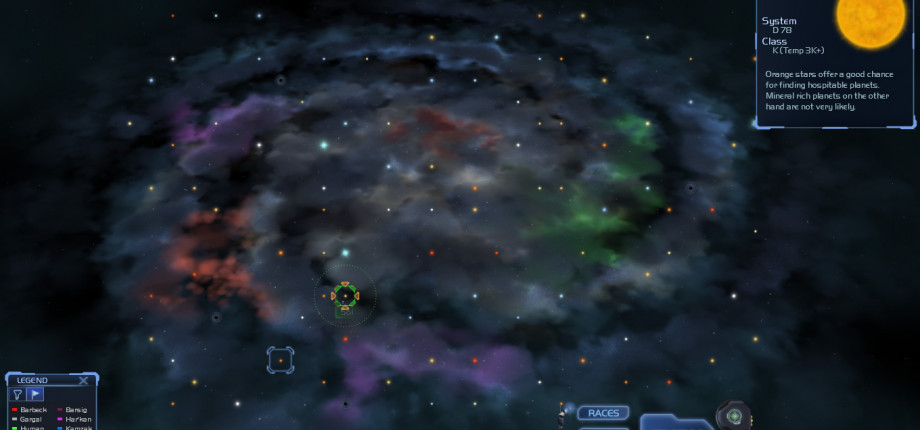Click the star inside the blue bracket marker
The width and height of the screenshot is (920, 430).
click(x=280, y=360)
